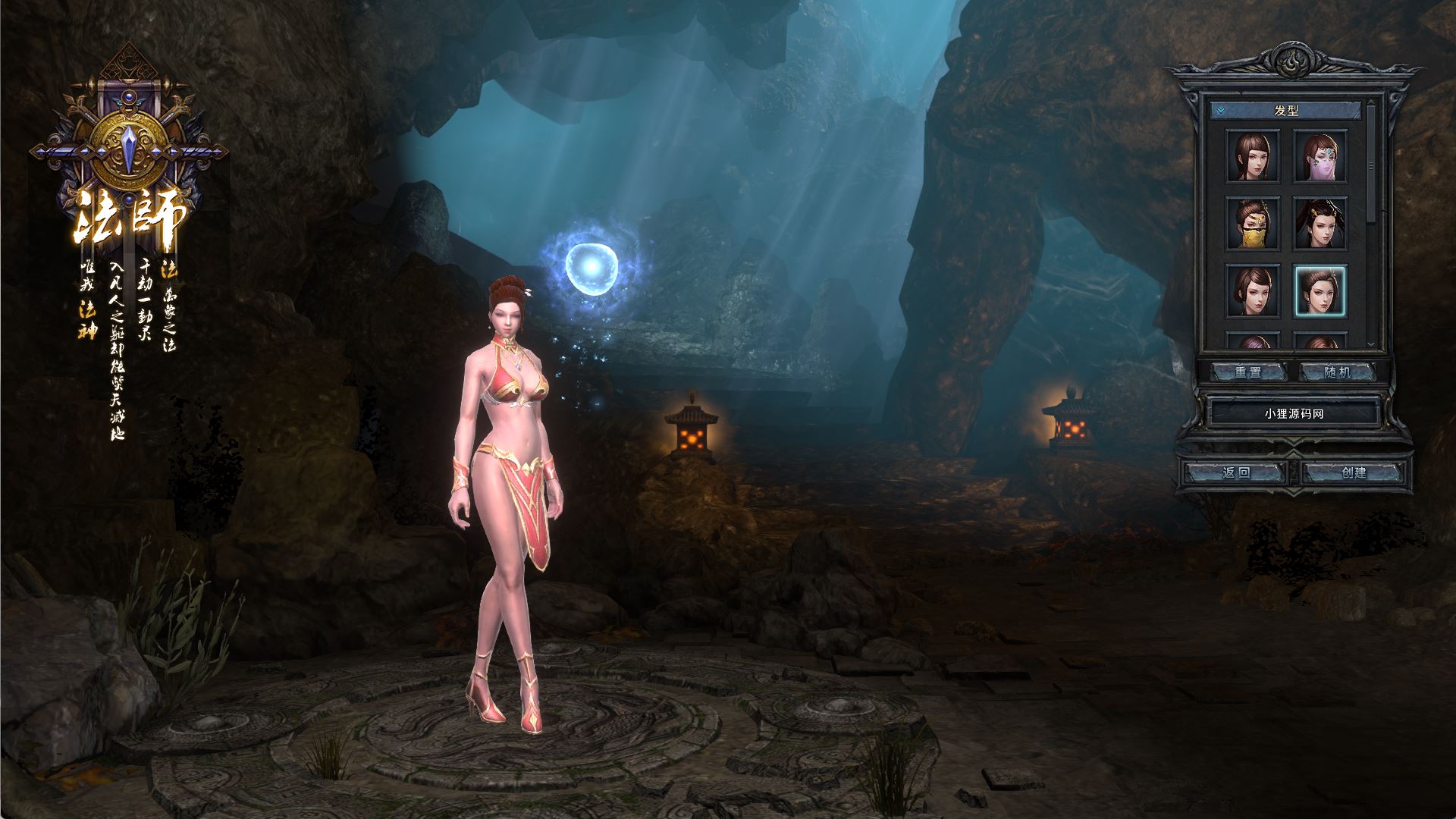1456x819 pixels.
Task: Pick the yellow face mask hairstyle
Action: tap(1253, 223)
